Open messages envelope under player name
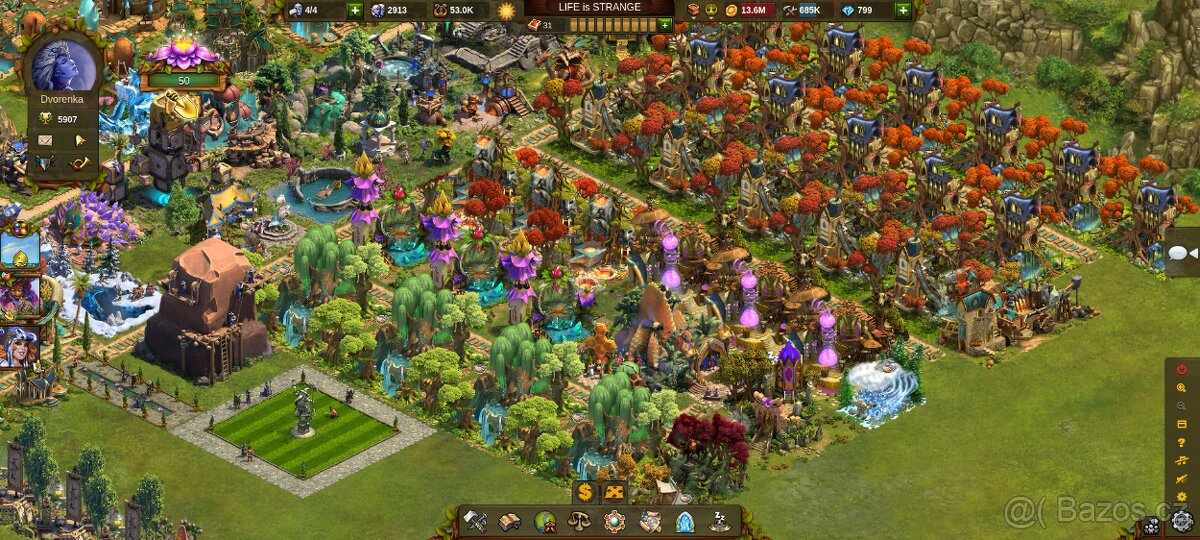The width and height of the screenshot is (1200, 540). 46,139
